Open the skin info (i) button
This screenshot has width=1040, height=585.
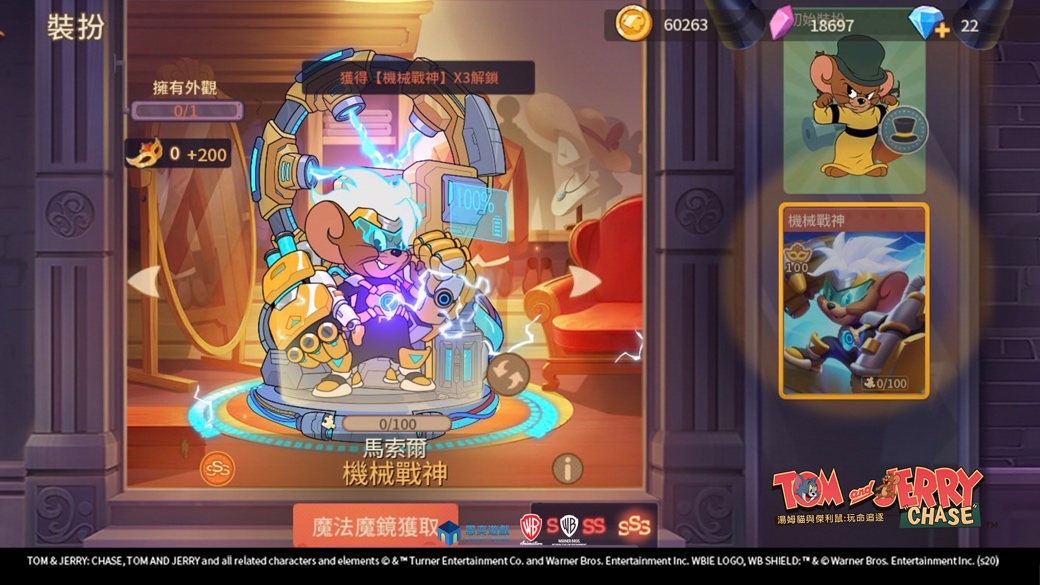coord(567,467)
